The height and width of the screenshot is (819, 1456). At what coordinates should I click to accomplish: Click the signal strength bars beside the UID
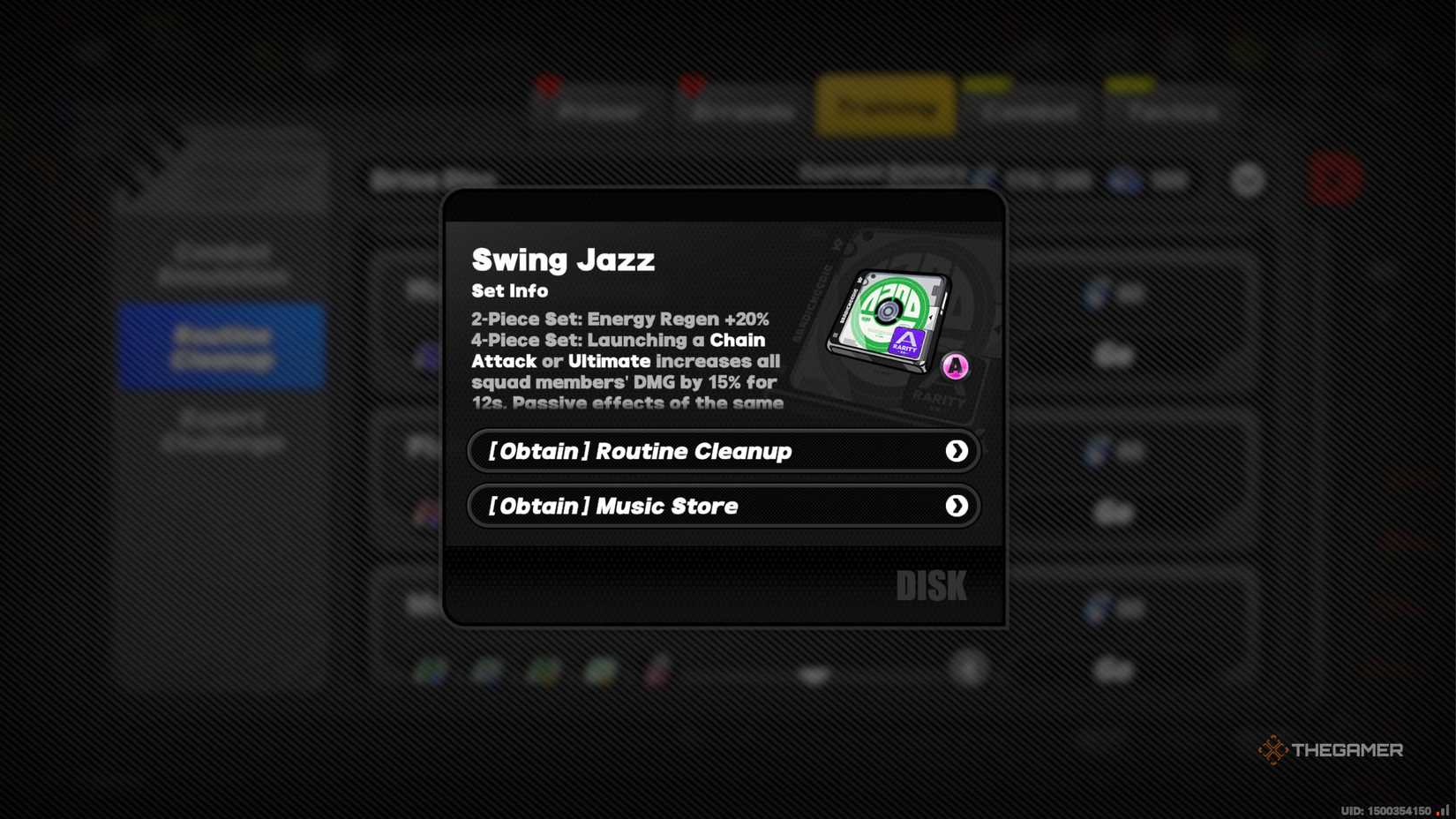coord(1444,808)
